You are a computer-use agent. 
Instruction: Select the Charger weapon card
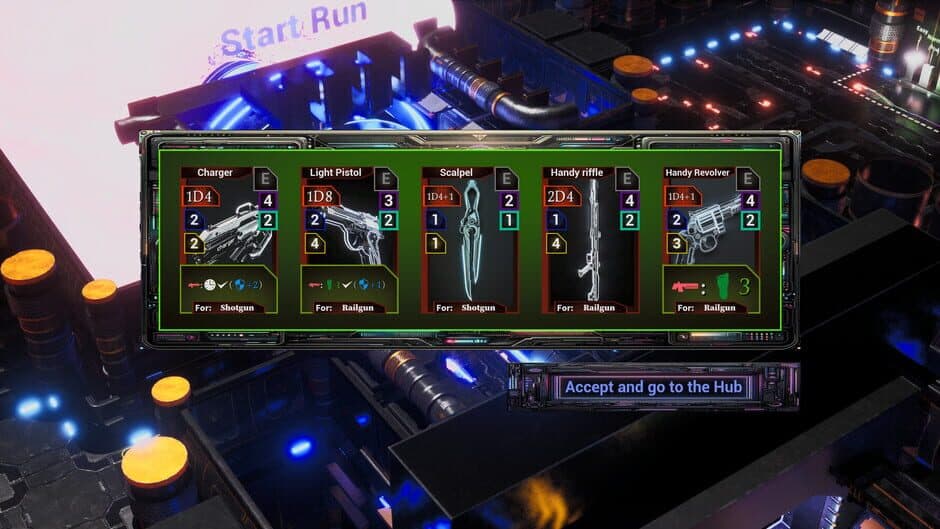click(x=228, y=240)
